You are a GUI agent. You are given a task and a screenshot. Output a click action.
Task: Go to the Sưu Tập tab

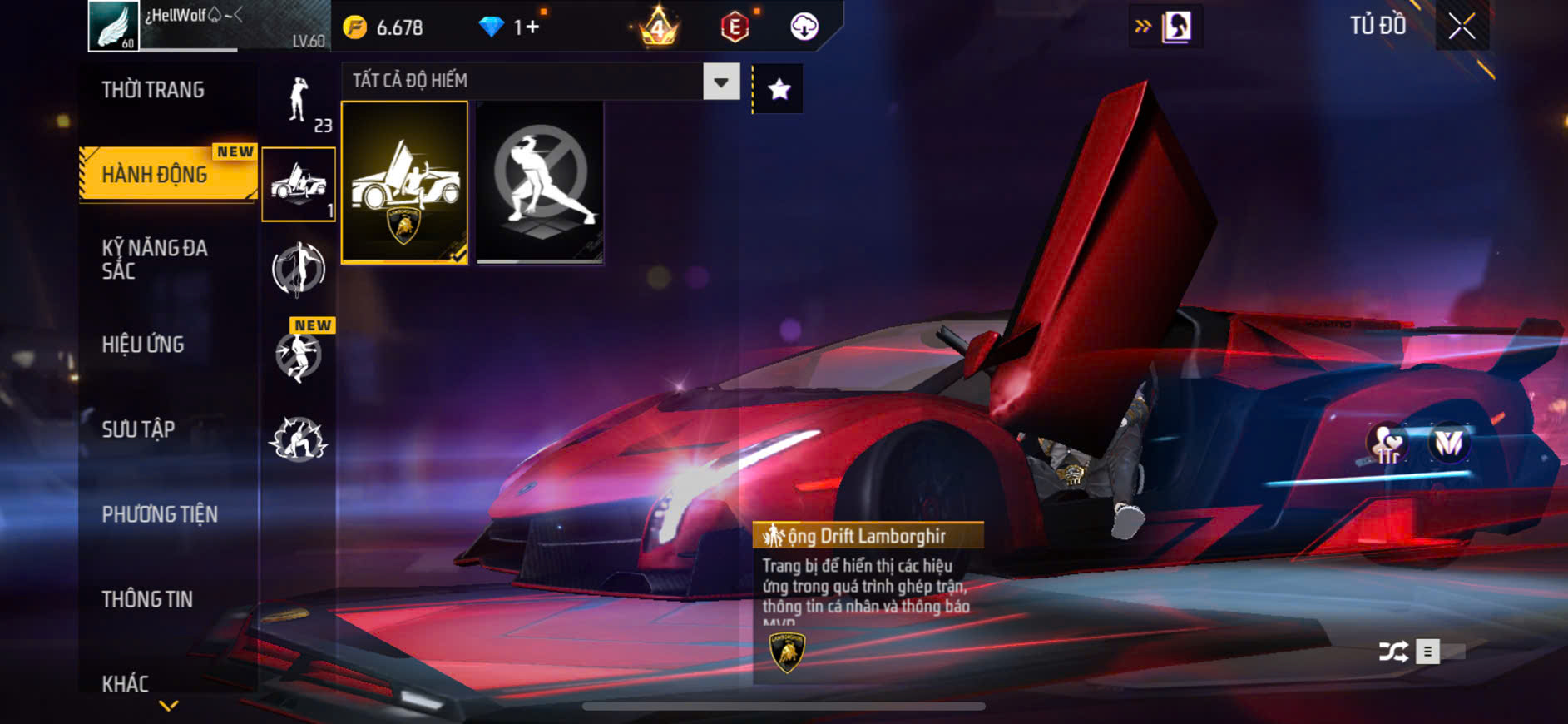(138, 429)
